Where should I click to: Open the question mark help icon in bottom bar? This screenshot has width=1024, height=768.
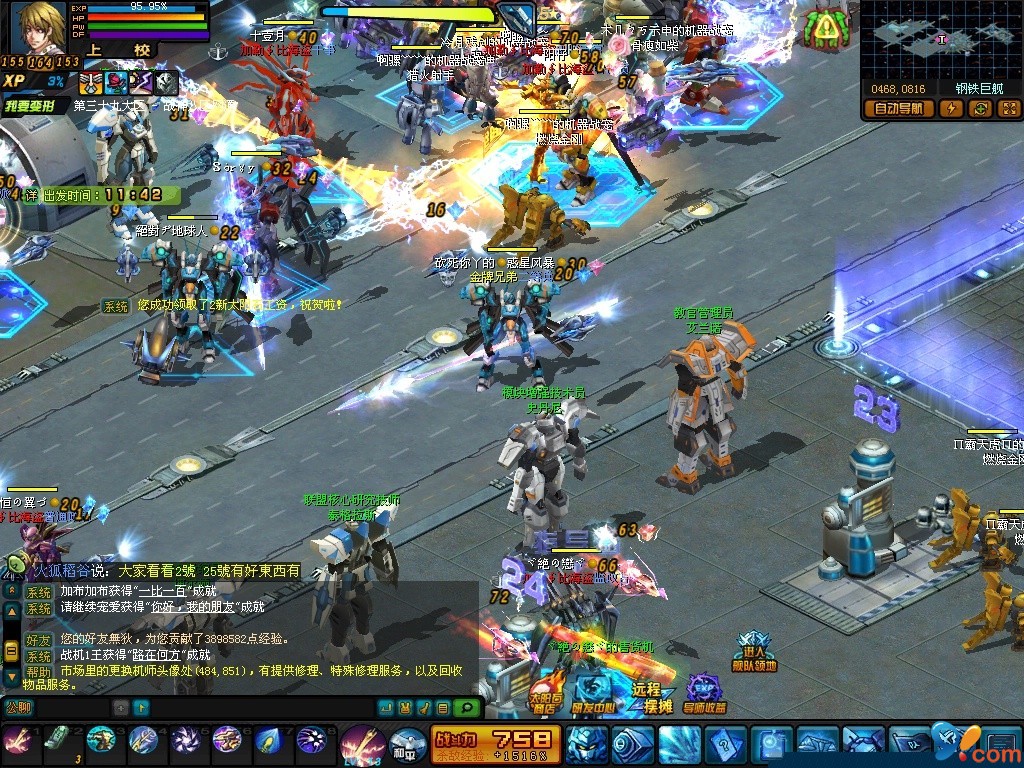pyautogui.click(x=725, y=745)
